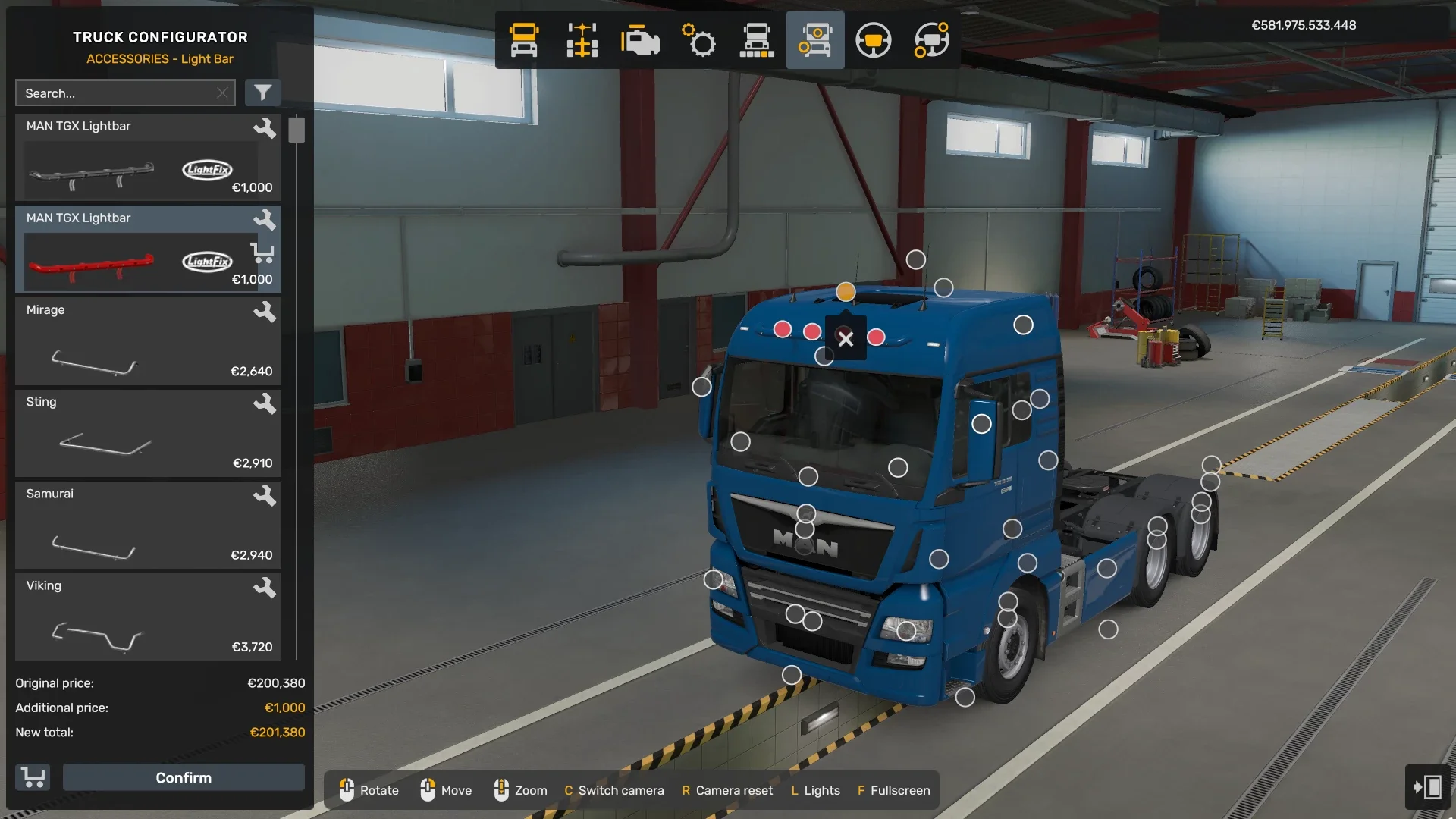Clear the search text with the X

pyautogui.click(x=222, y=93)
